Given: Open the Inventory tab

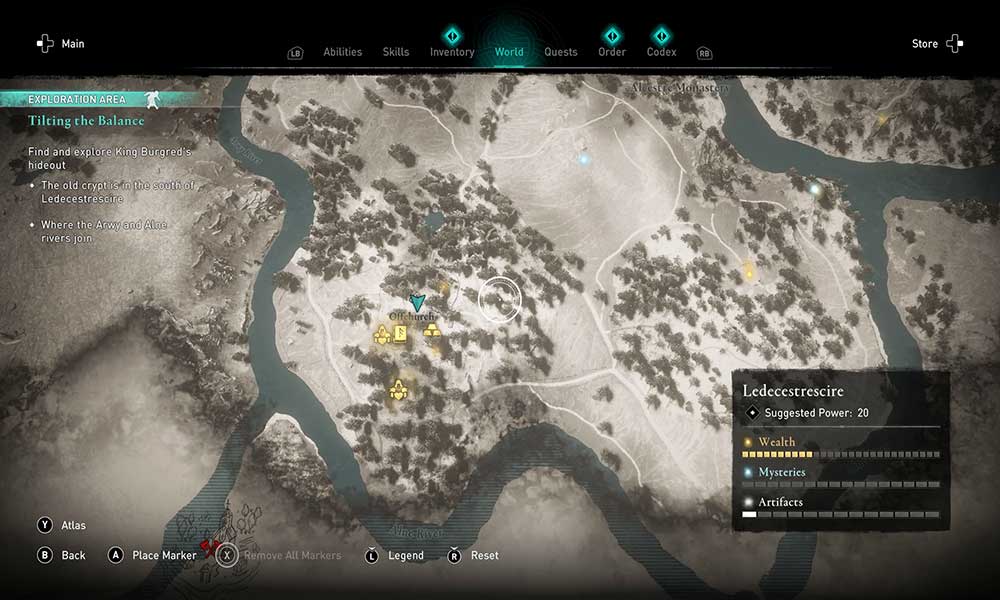Looking at the screenshot, I should pyautogui.click(x=452, y=52).
